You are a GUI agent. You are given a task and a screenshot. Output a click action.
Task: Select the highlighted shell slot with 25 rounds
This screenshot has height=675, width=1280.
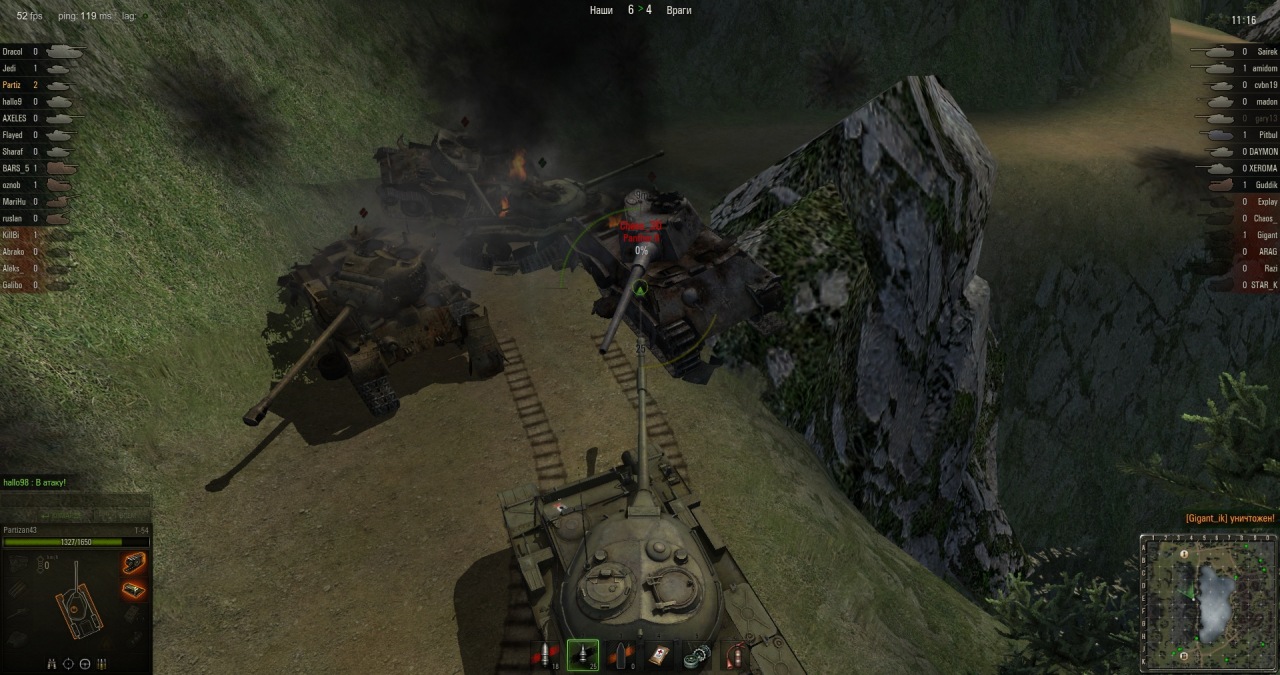[583, 655]
